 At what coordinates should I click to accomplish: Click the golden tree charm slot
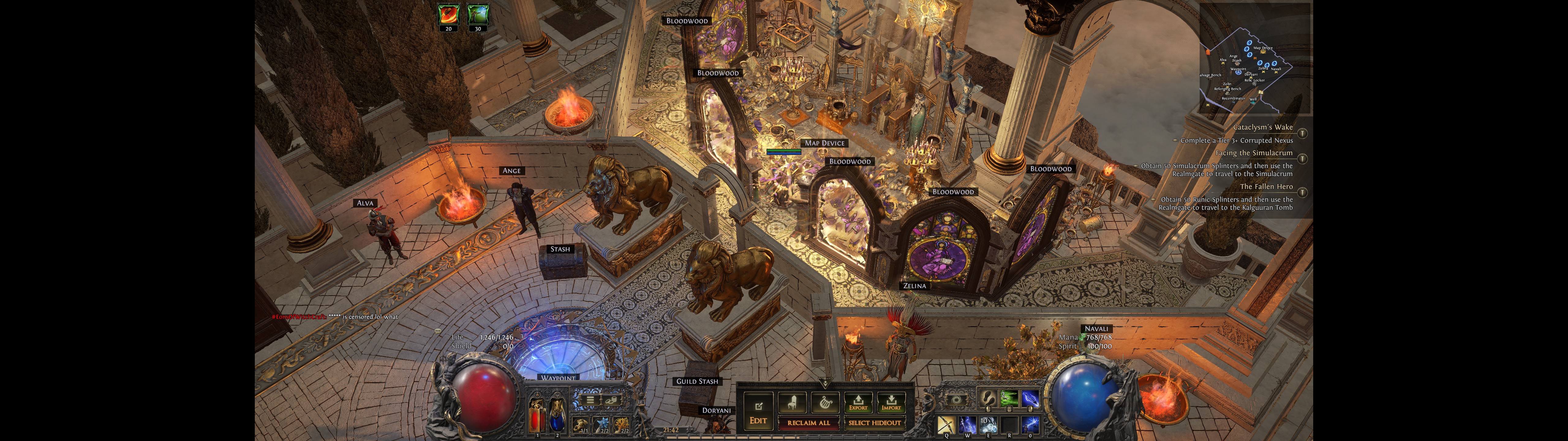[621, 424]
